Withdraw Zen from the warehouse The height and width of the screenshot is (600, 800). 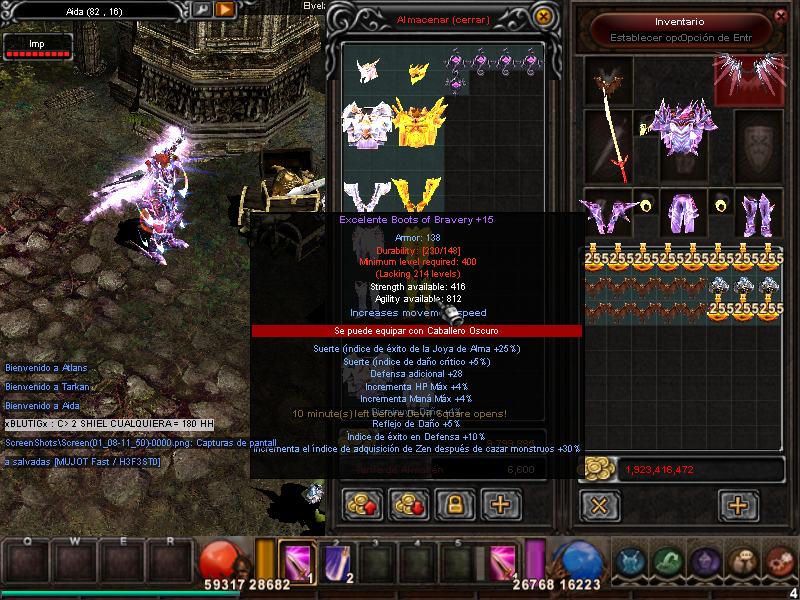(x=407, y=504)
